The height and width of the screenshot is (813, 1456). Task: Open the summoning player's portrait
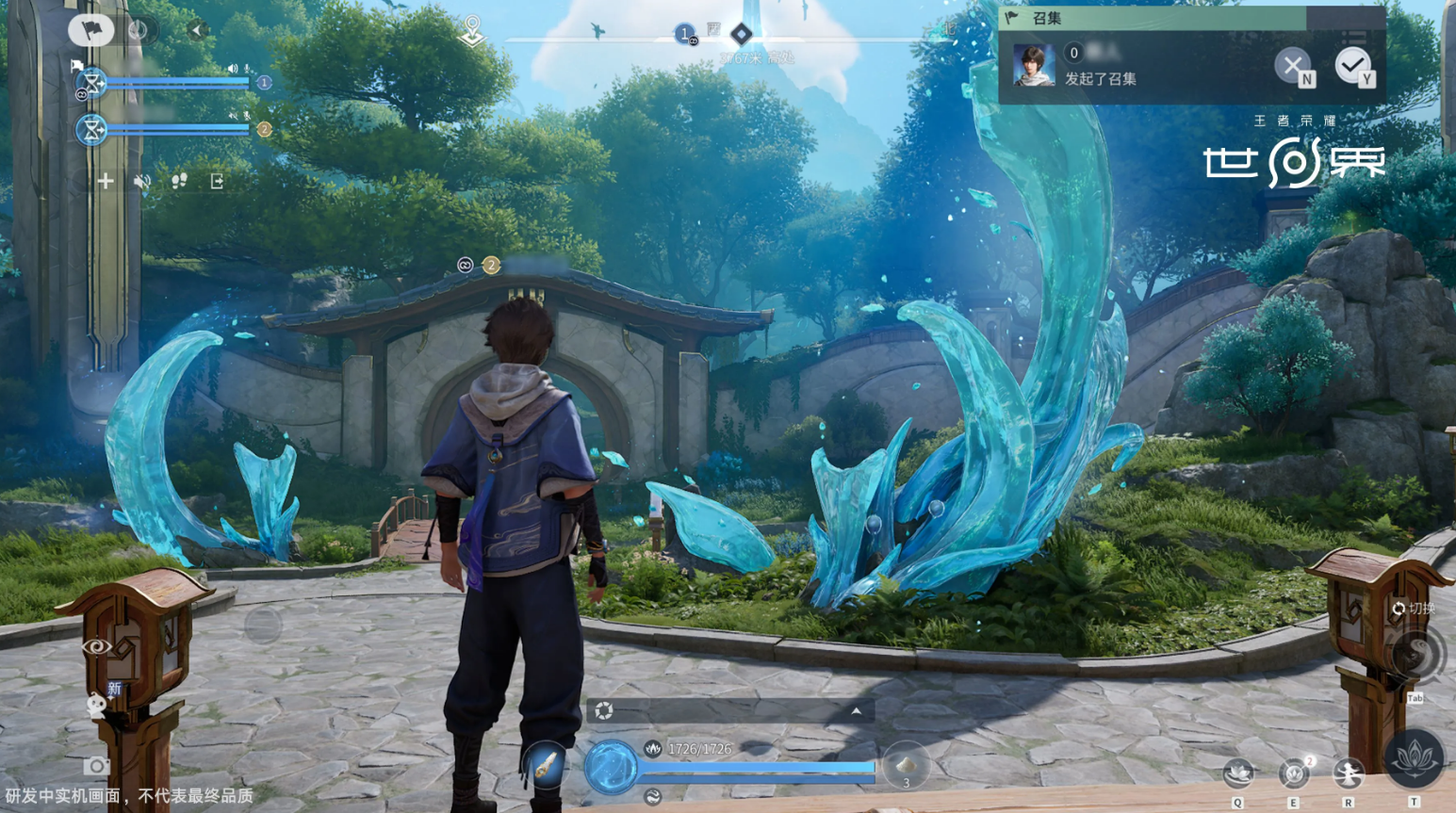pyautogui.click(x=1033, y=65)
